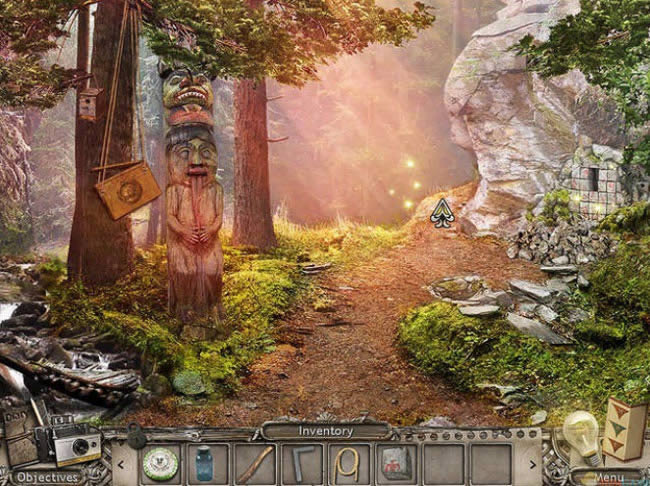This screenshot has height=486, width=650.
Task: Select the bent metal bar item
Action: click(301, 463)
